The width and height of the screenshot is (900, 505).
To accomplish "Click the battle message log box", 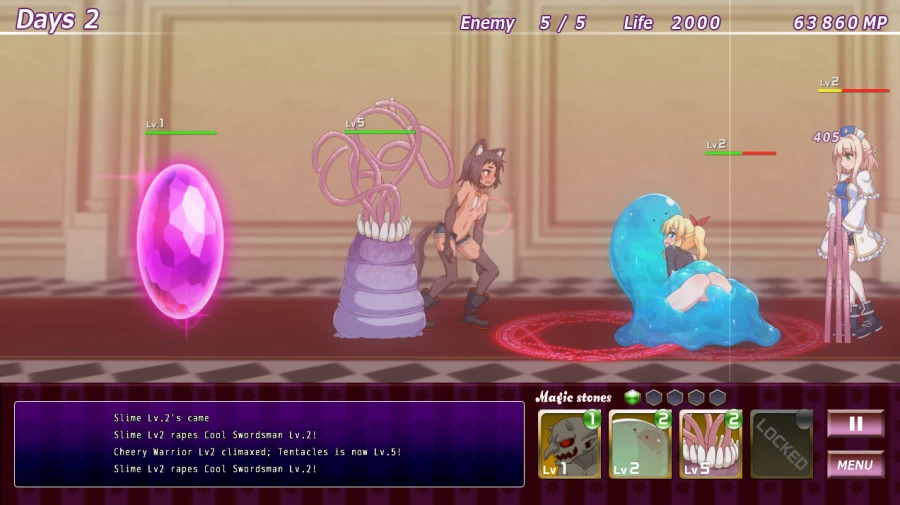I will (269, 444).
